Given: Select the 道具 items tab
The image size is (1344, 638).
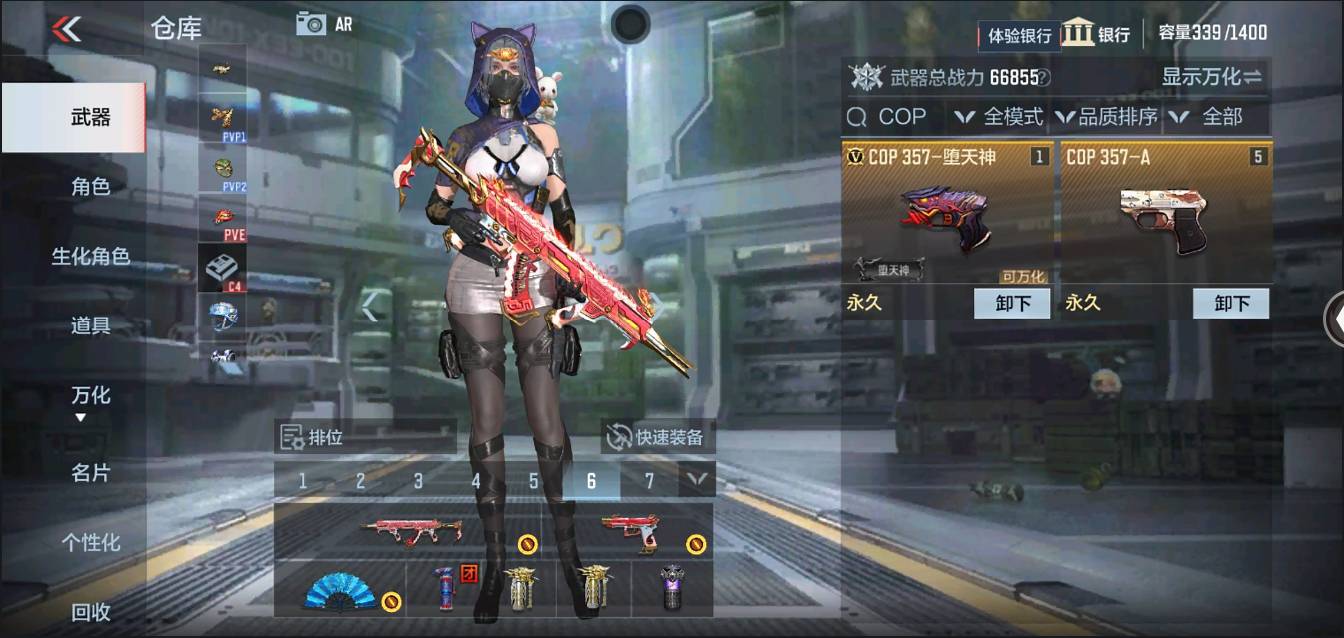Looking at the screenshot, I should coord(90,325).
